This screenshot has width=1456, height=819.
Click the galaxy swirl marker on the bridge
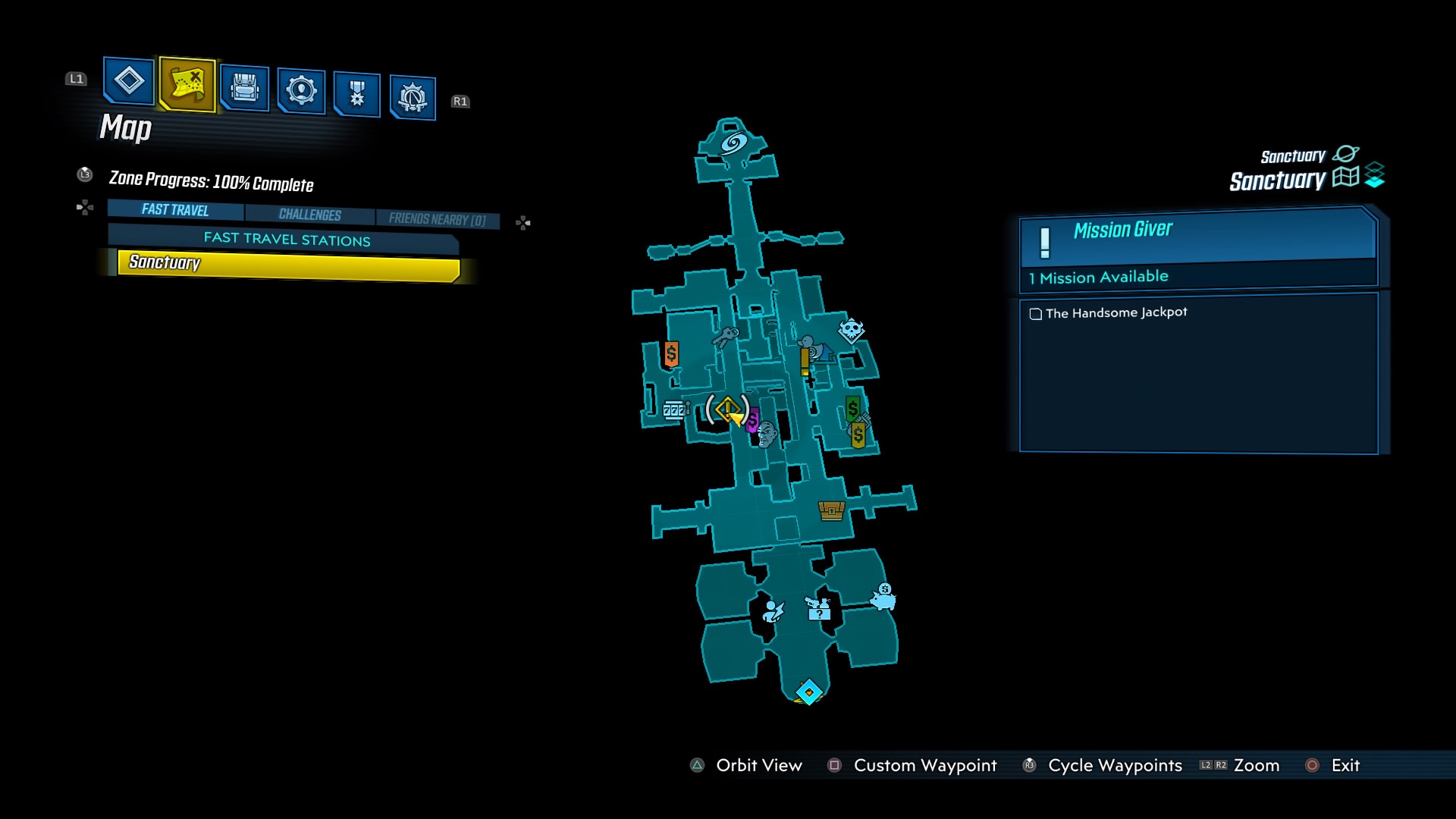[x=733, y=142]
